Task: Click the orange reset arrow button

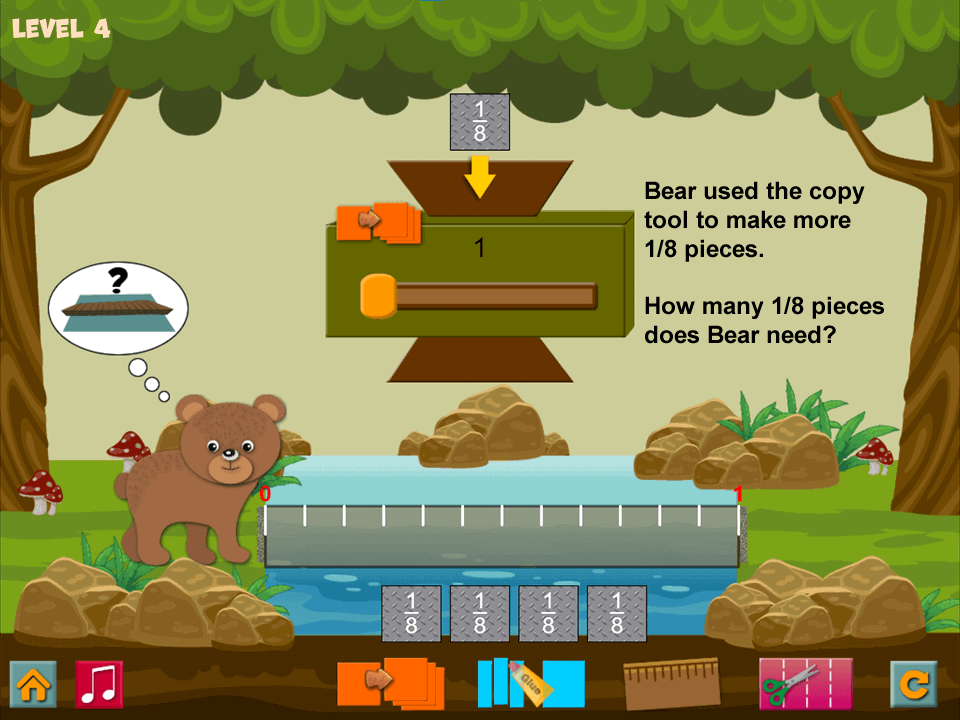Action: pos(914,684)
